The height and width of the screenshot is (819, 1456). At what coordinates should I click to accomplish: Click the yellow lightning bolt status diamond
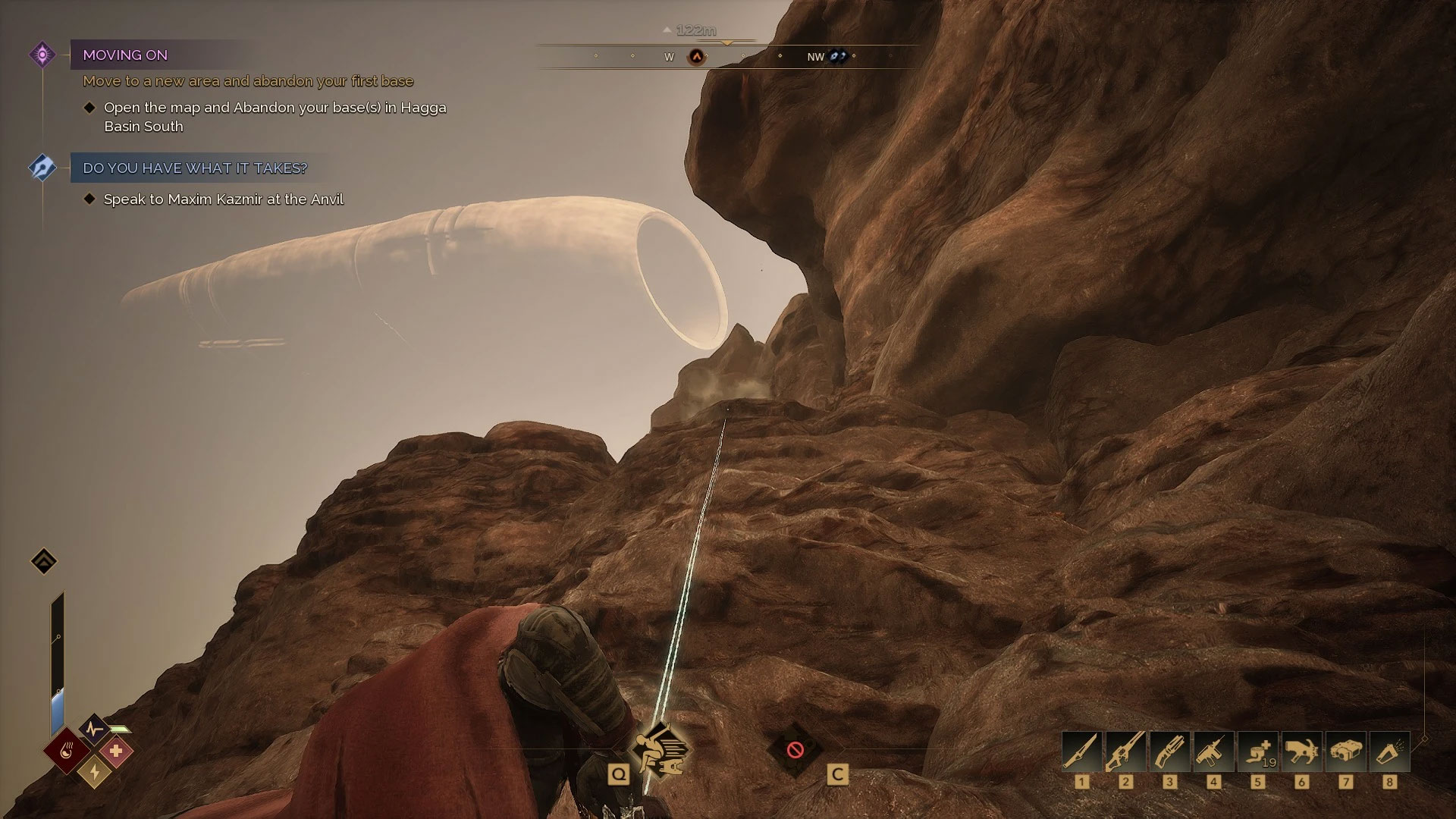[95, 772]
